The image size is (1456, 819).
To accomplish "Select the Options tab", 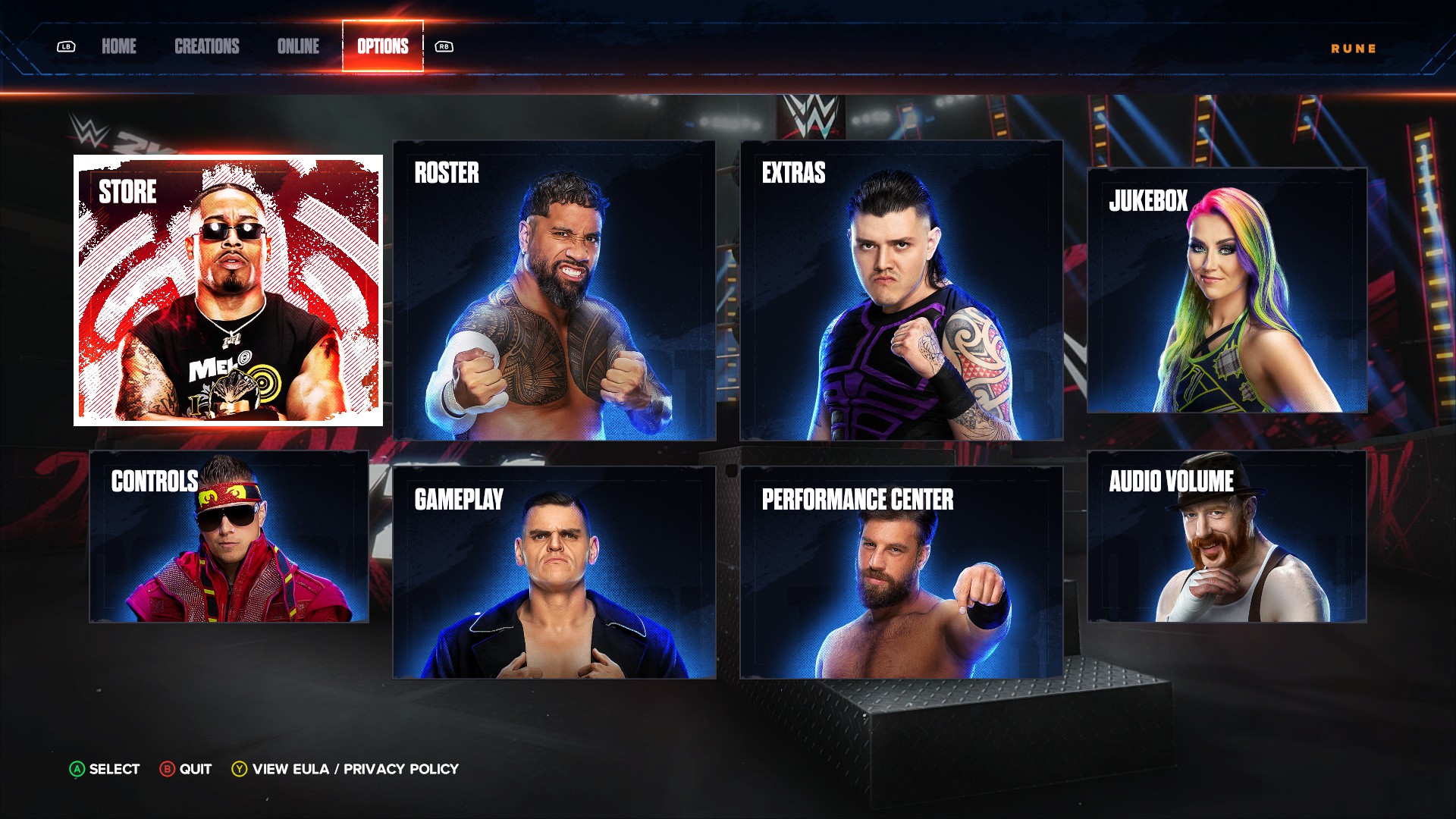I will [383, 46].
